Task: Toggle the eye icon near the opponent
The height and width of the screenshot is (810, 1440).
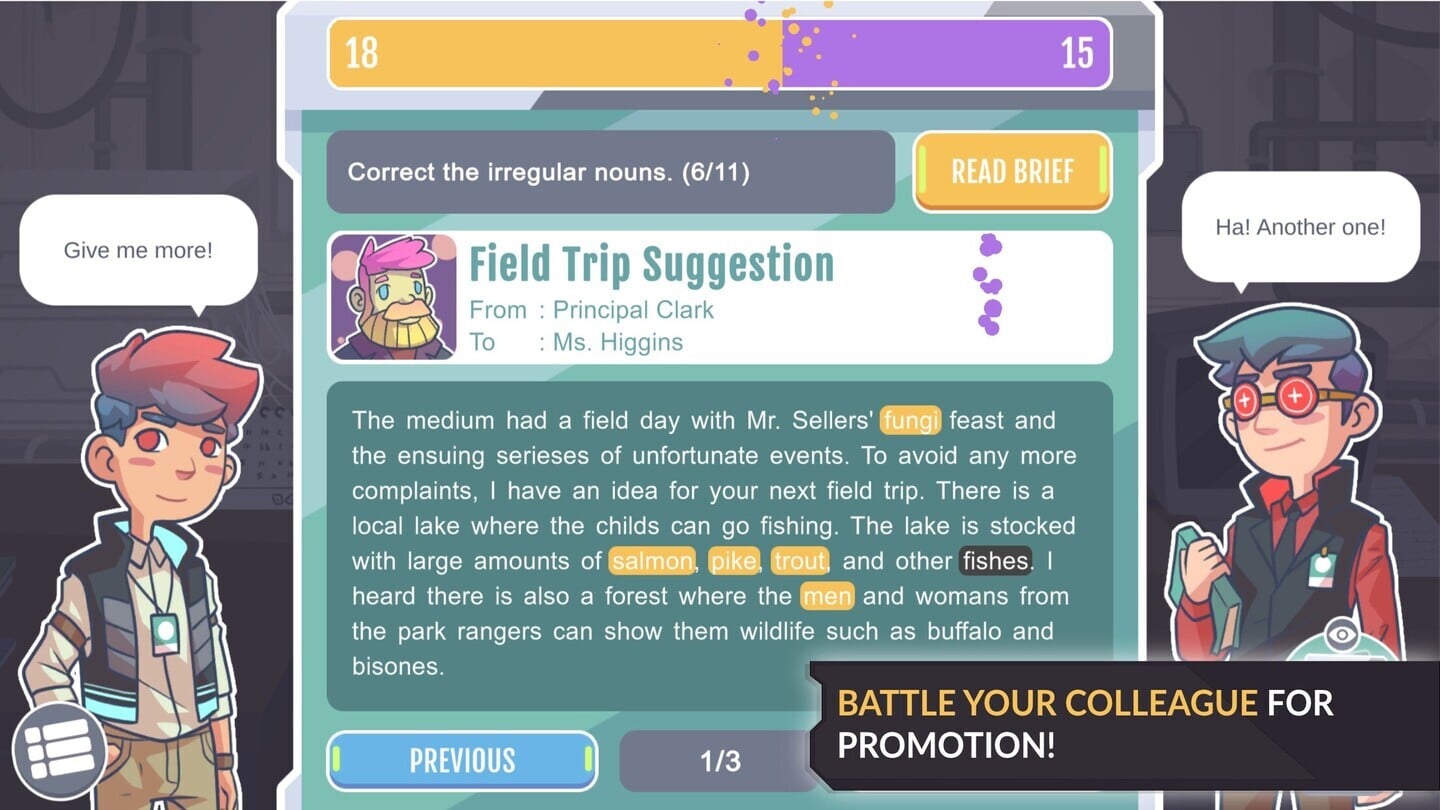Action: (1342, 635)
